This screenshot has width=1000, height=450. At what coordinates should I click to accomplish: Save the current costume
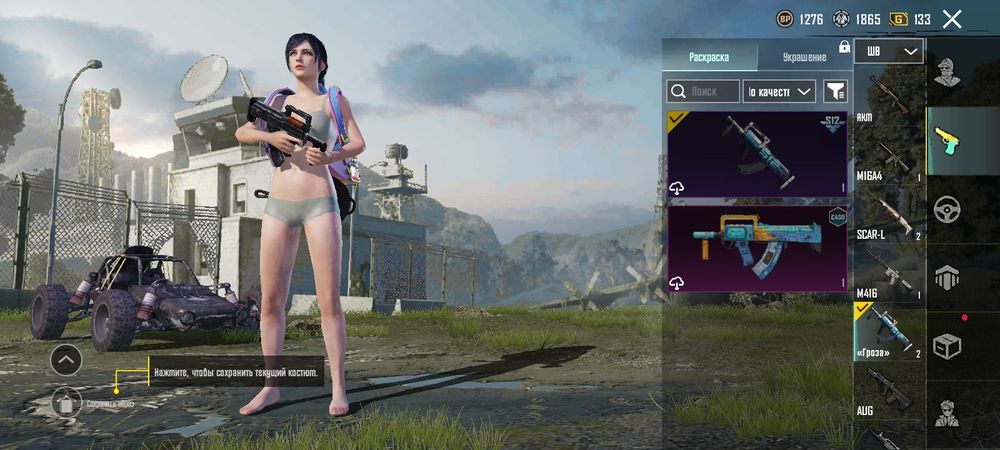[66, 403]
